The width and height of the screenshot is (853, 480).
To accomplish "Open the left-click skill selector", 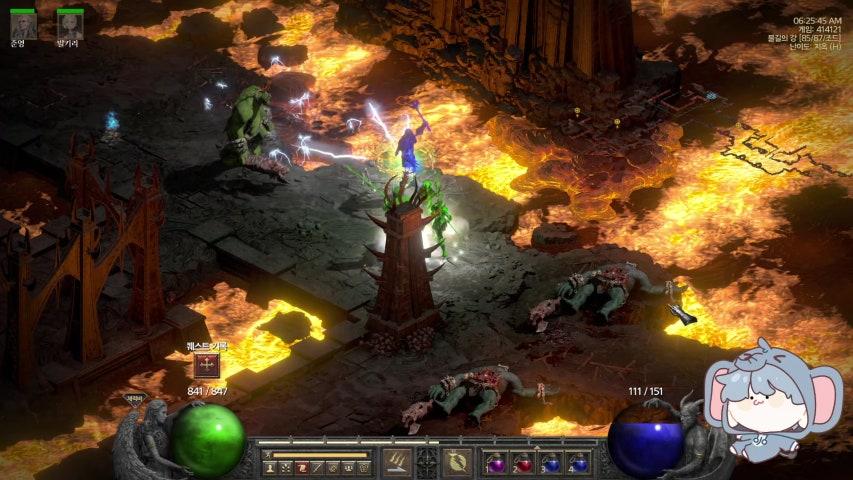I will 397,462.
